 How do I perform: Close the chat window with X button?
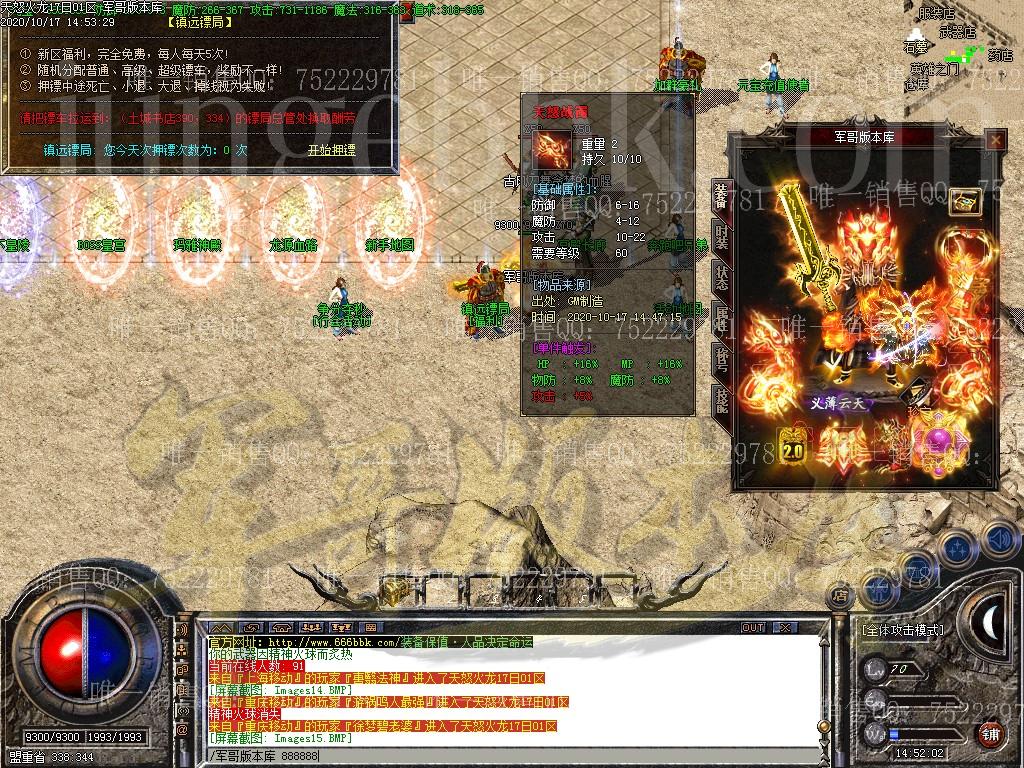pos(785,628)
